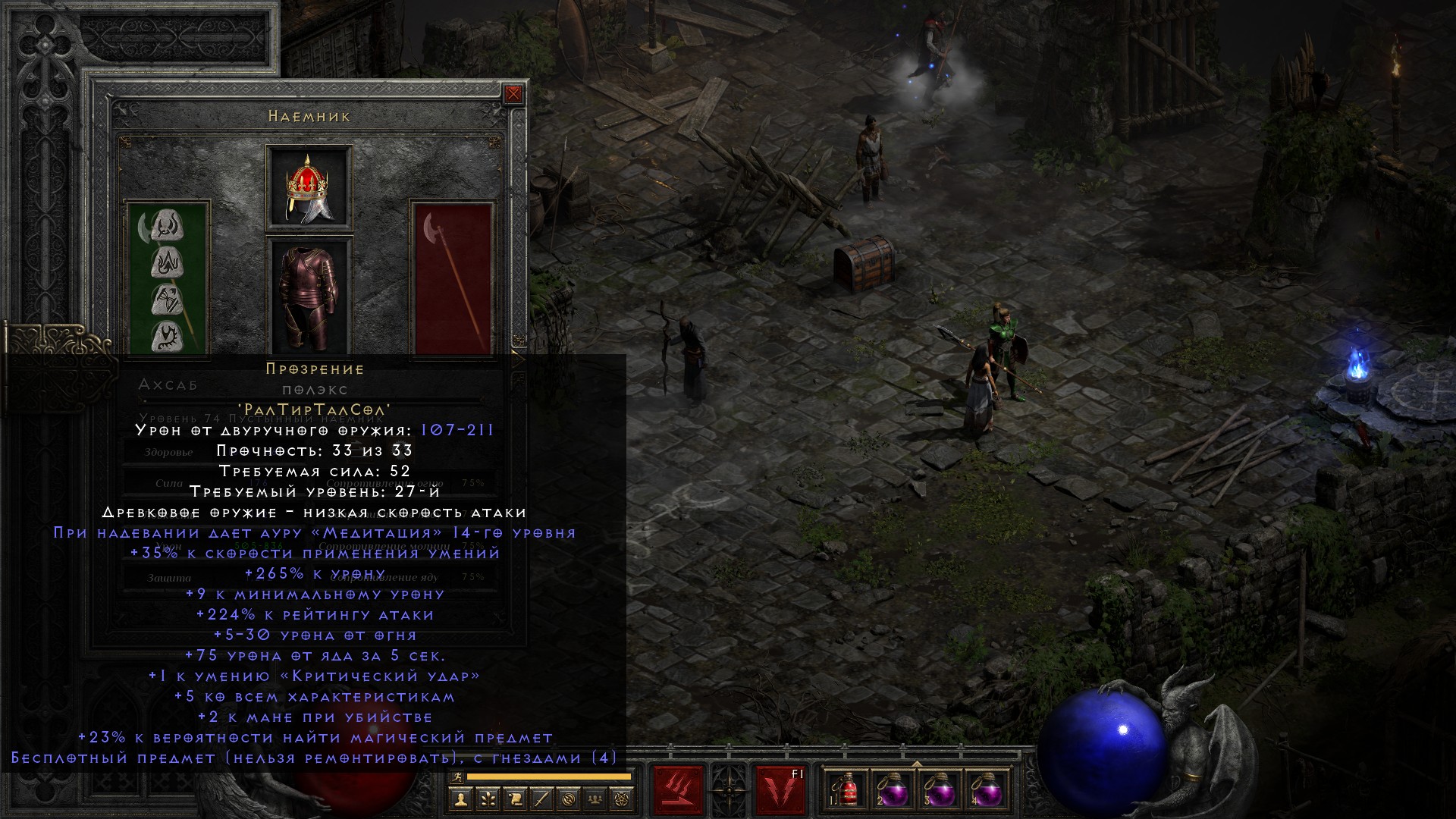Select the mercenary's crown helmet slot

[309, 187]
